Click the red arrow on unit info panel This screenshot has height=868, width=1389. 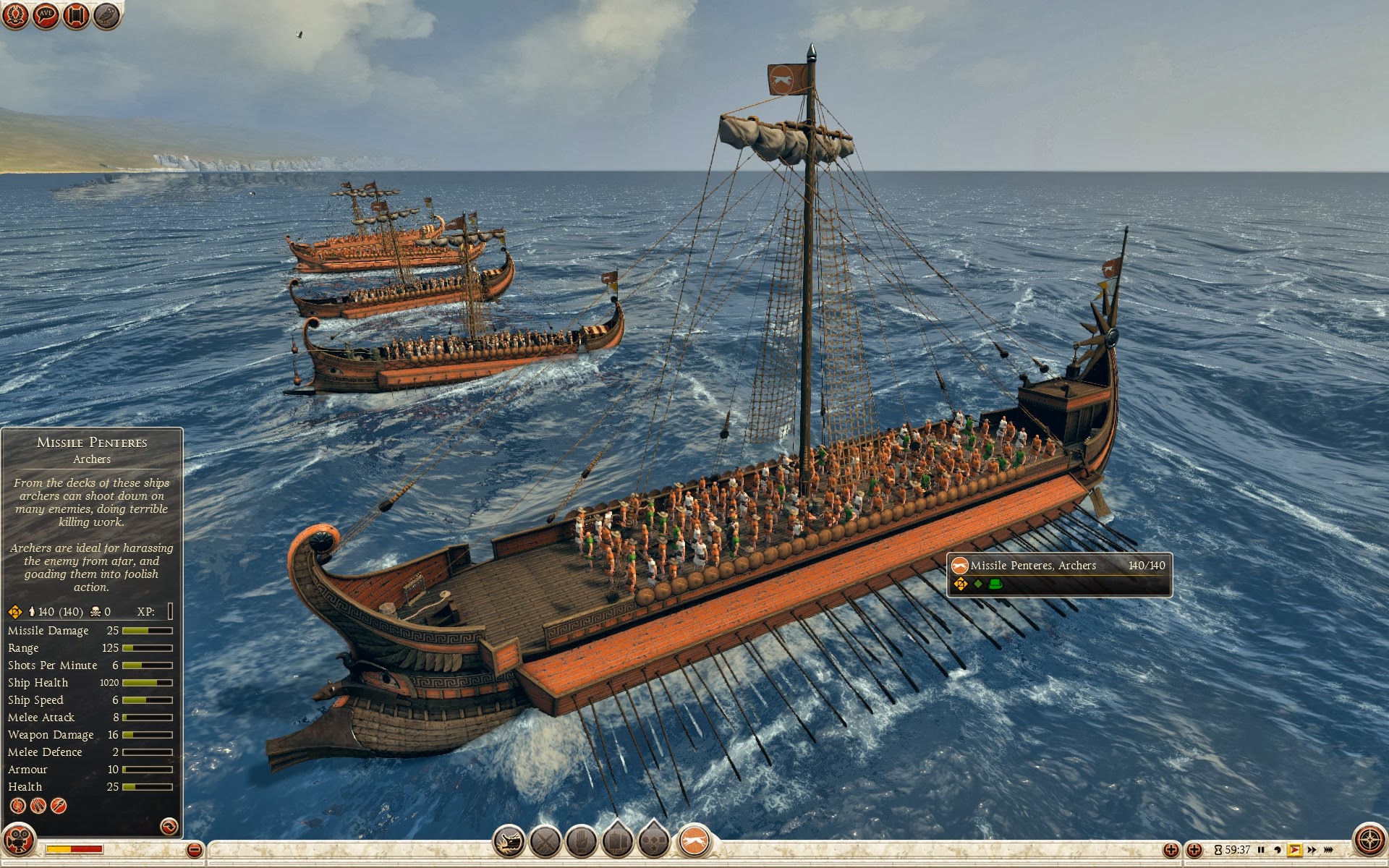169,826
